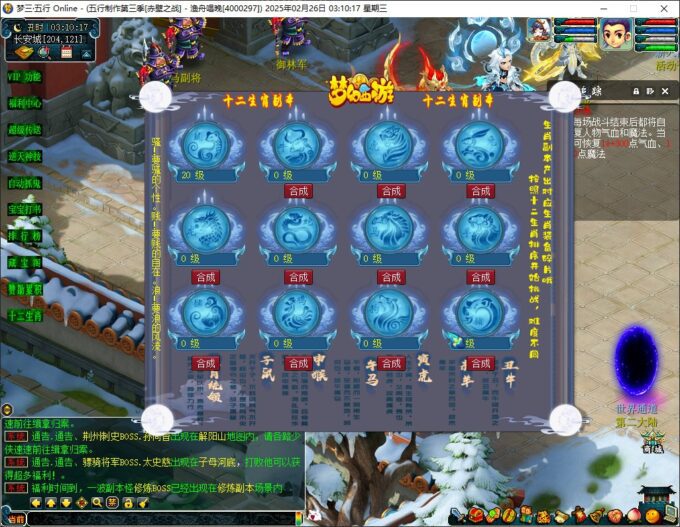Select 十二生肖 in the side menu
This screenshot has width=680, height=527.
[25, 316]
